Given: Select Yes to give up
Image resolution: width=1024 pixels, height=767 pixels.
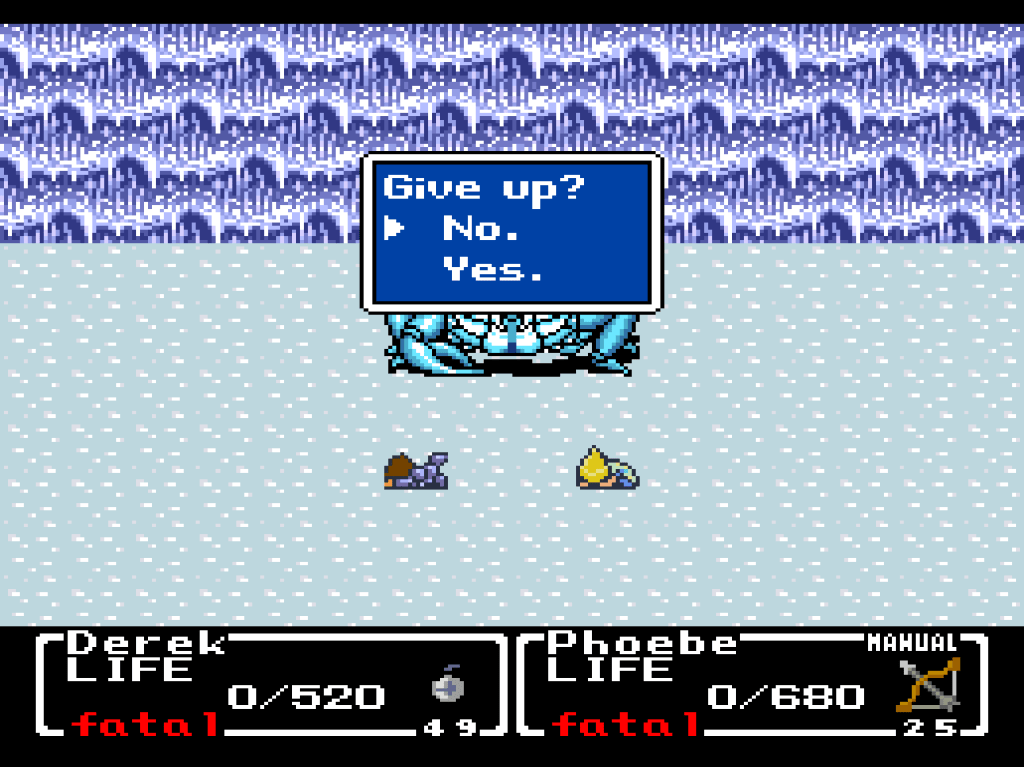Looking at the screenshot, I should [x=494, y=269].
